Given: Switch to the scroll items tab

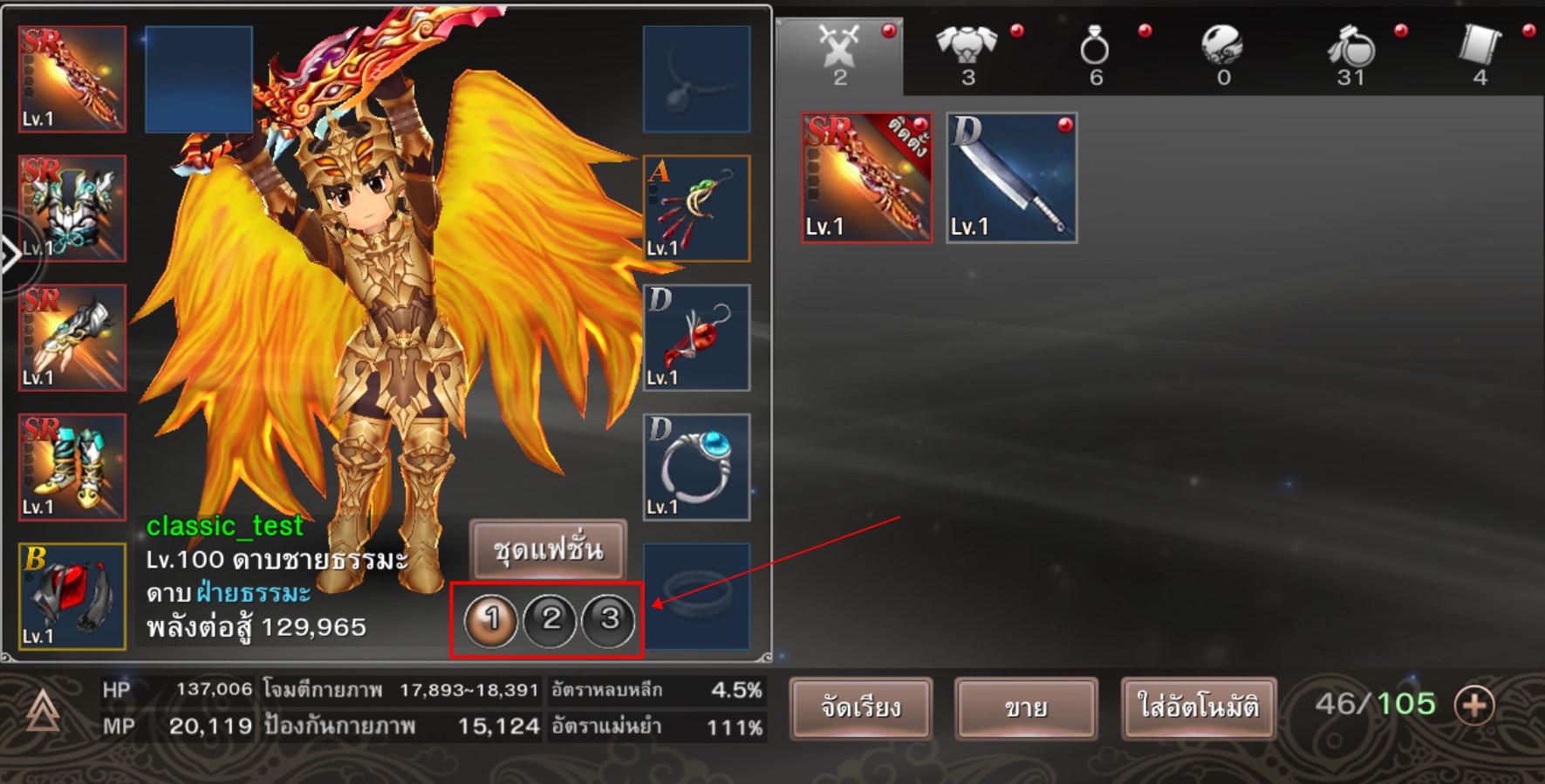Looking at the screenshot, I should click(x=1480, y=54).
